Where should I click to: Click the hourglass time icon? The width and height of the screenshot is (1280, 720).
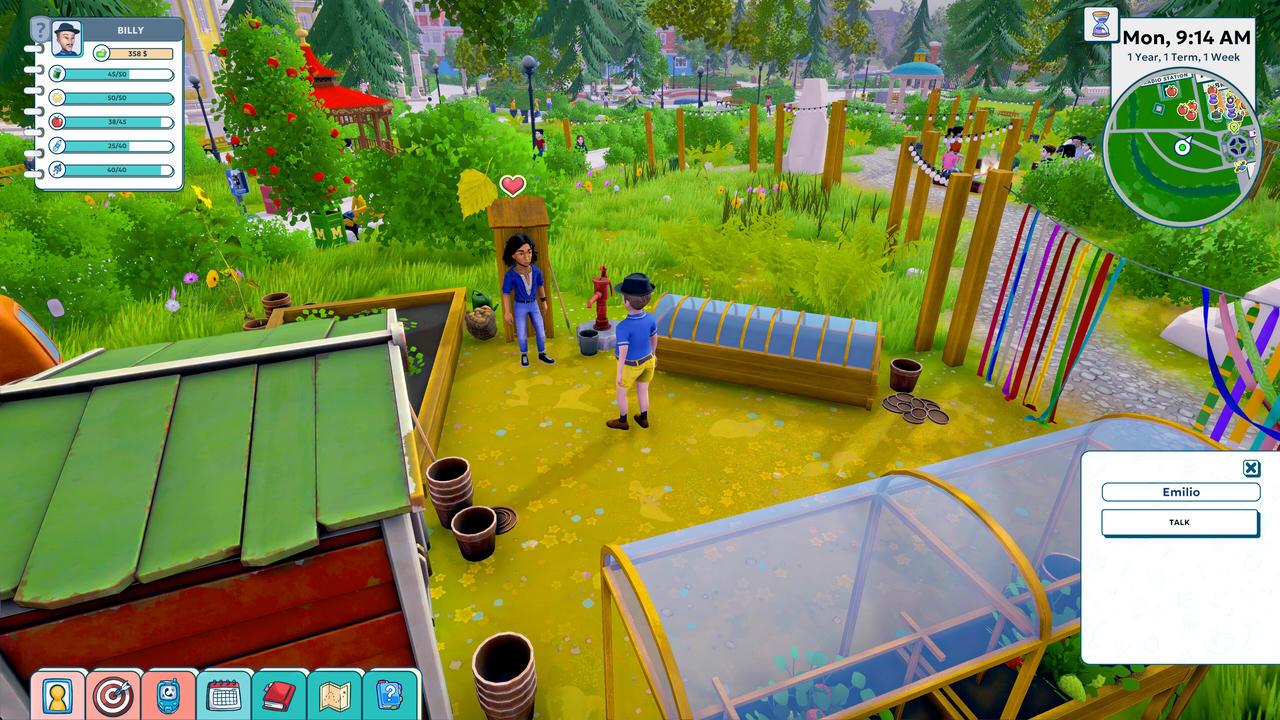[x=1100, y=26]
